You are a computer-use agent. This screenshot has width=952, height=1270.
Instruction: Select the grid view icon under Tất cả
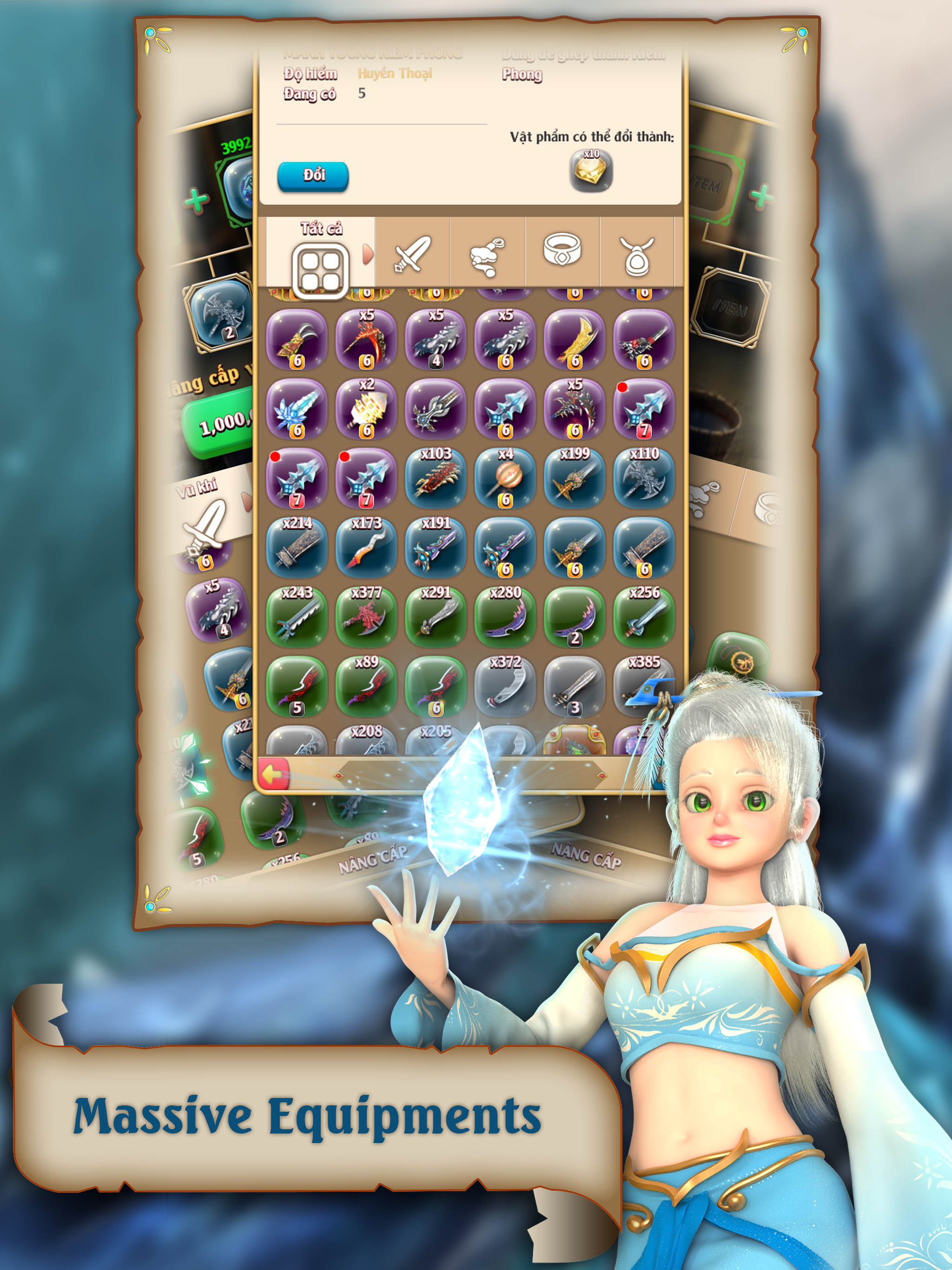pyautogui.click(x=322, y=267)
